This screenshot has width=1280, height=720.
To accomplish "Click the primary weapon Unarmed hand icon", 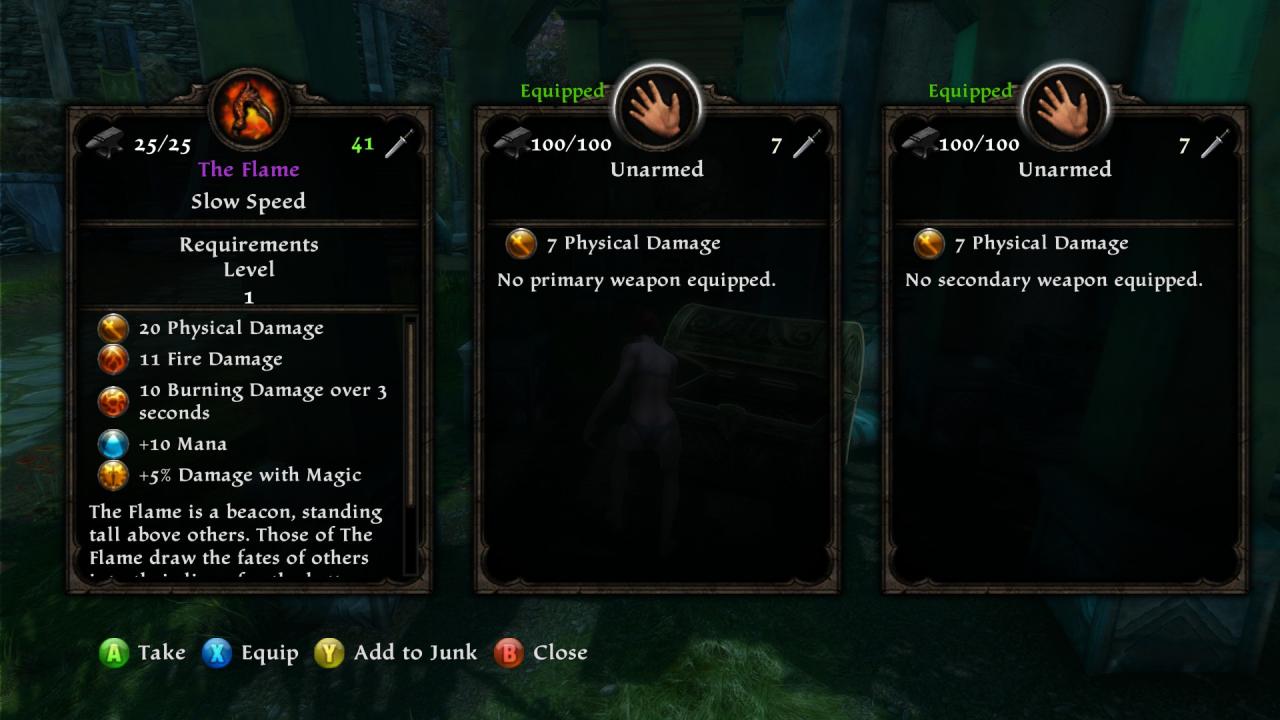I will (x=657, y=108).
